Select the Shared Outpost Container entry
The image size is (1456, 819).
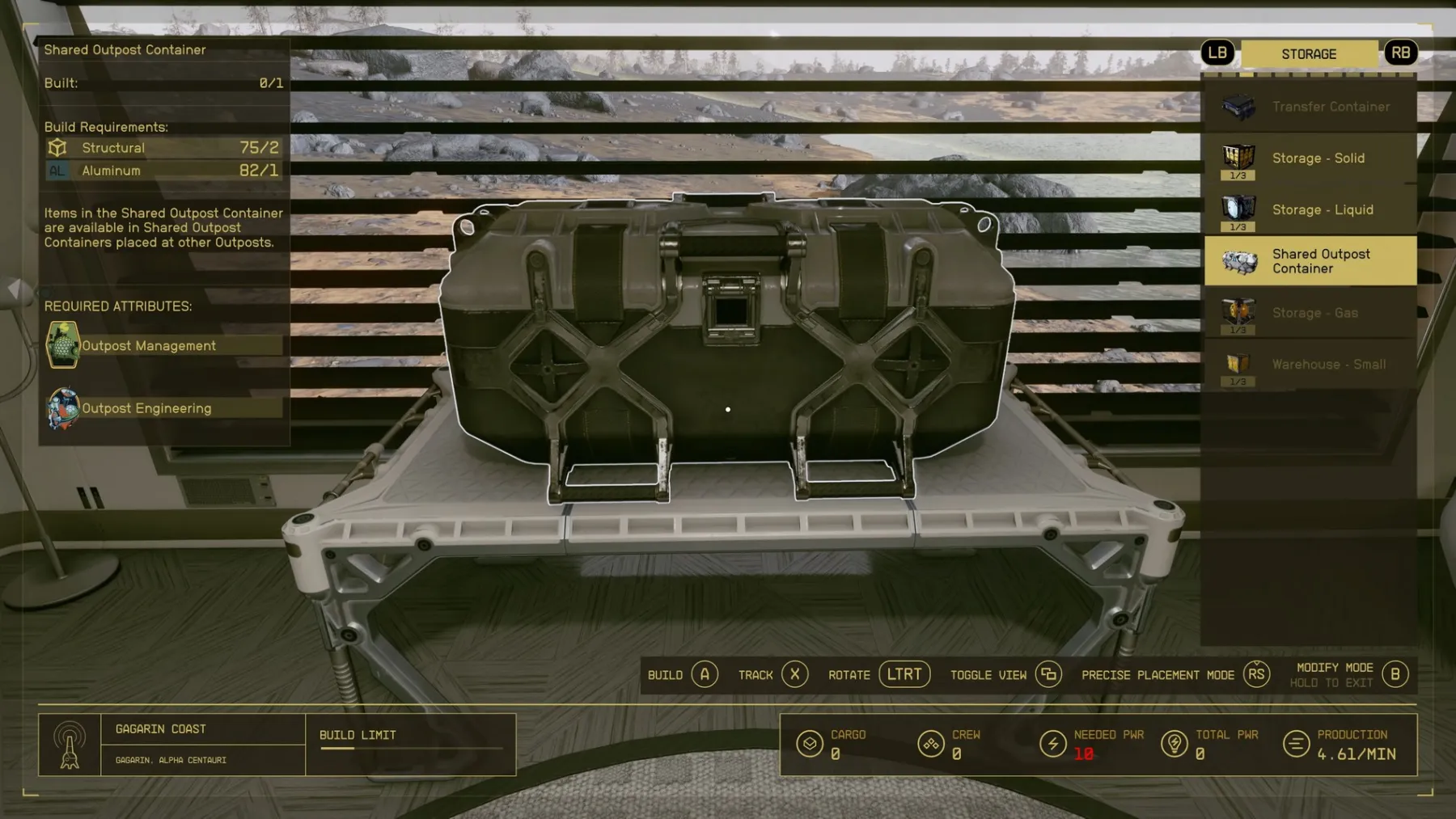click(1310, 260)
